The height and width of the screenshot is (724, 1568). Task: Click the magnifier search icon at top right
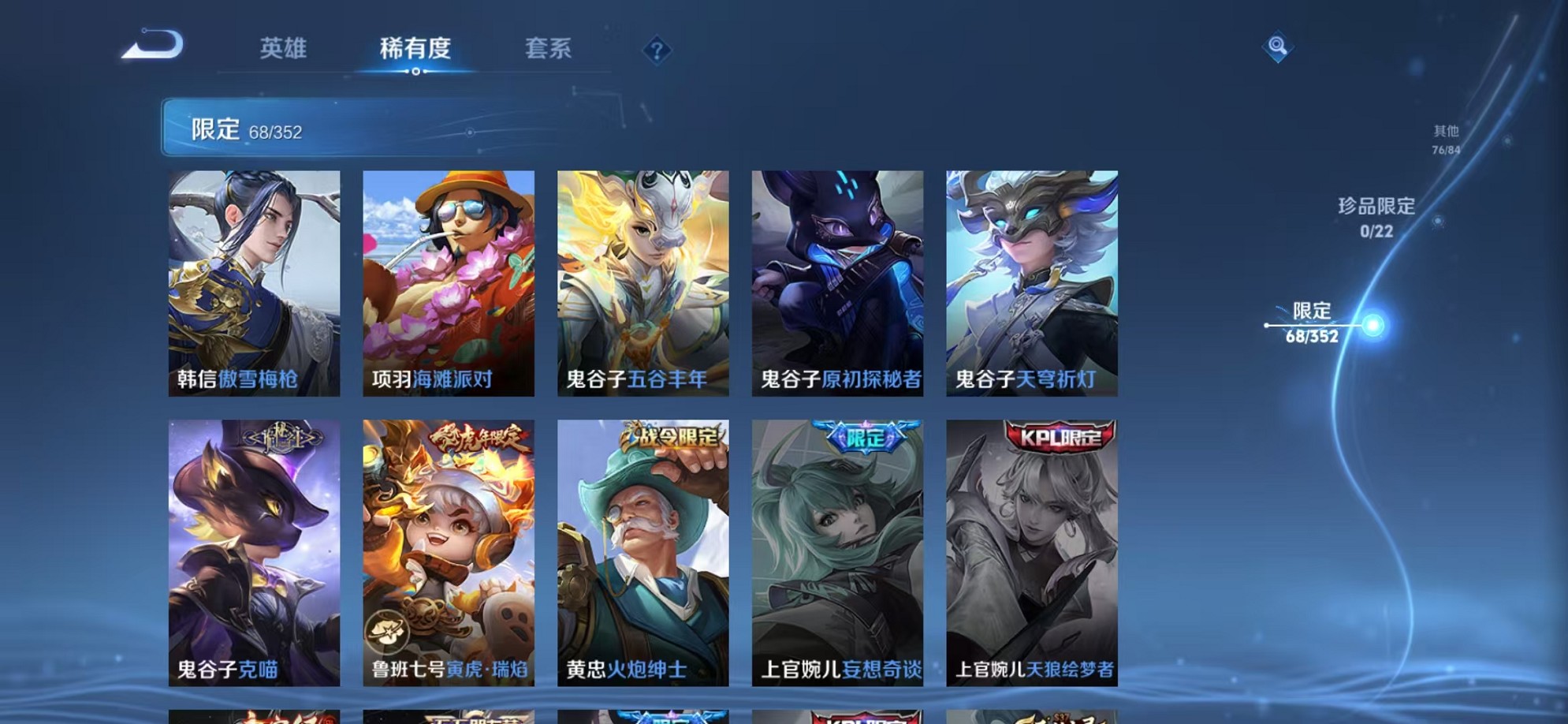(x=1277, y=47)
